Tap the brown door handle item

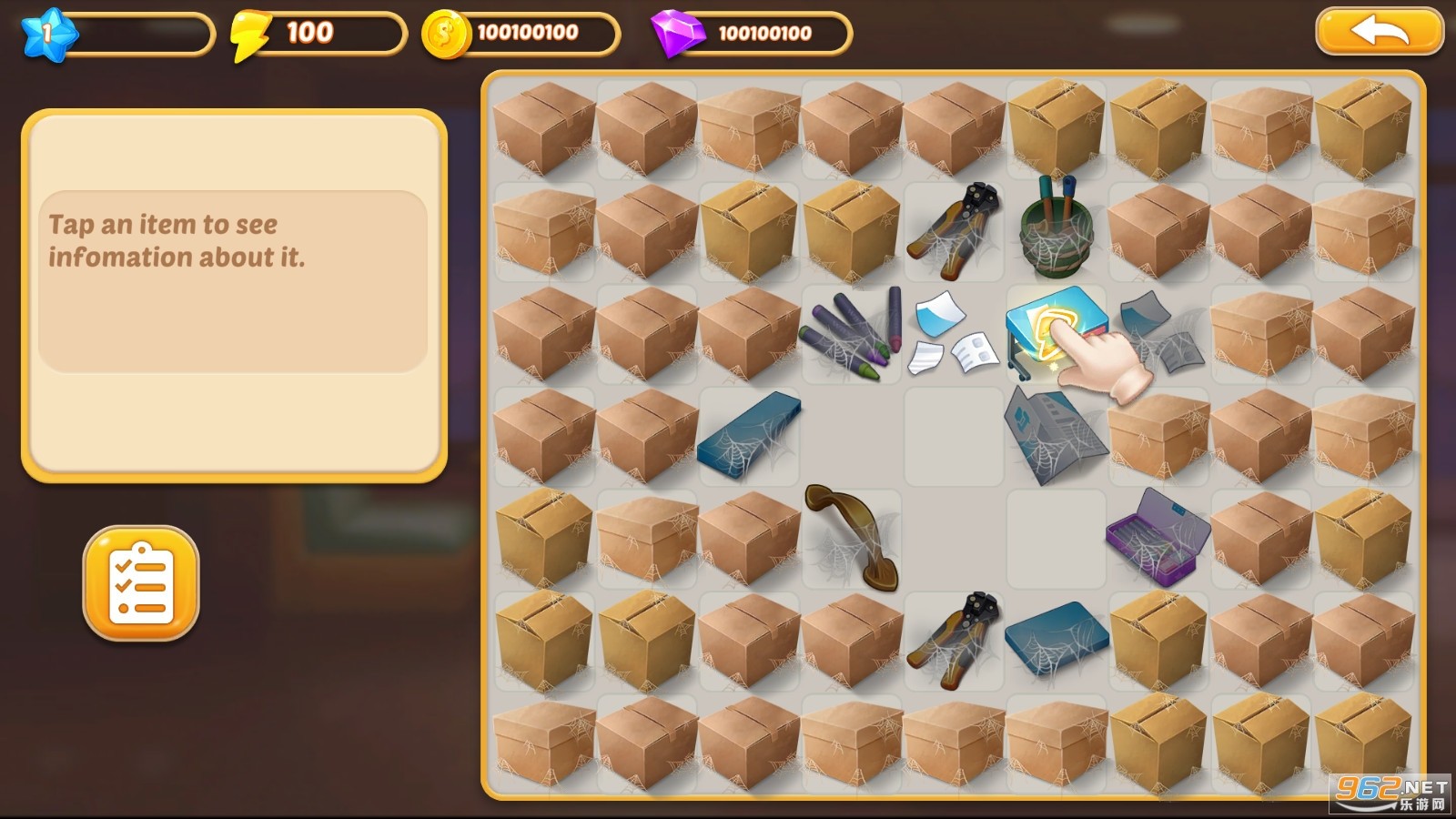(x=850, y=536)
